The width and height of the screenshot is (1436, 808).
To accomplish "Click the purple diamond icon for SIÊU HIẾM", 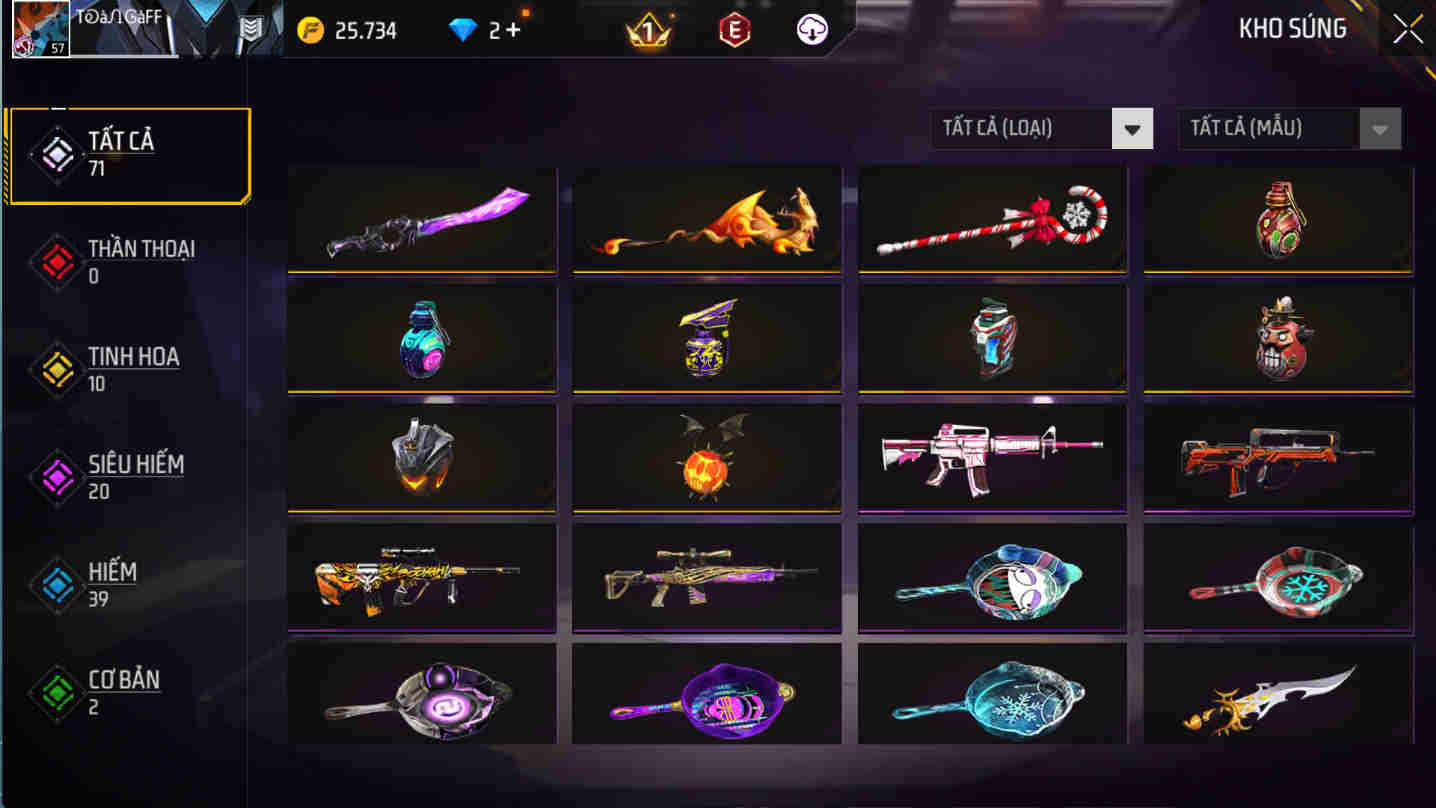I will pyautogui.click(x=55, y=476).
